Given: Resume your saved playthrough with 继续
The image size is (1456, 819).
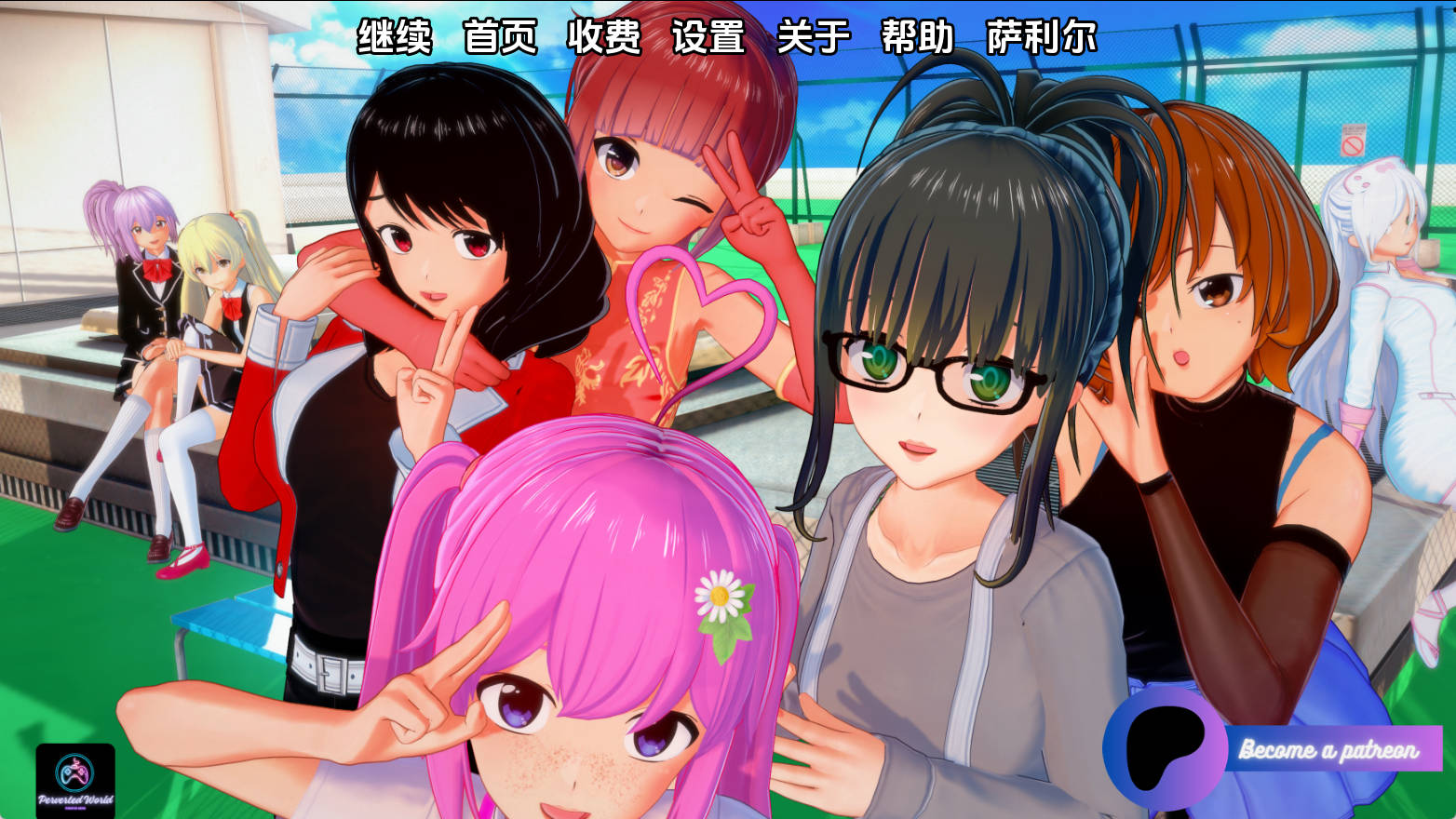Looking at the screenshot, I should click(x=396, y=39).
